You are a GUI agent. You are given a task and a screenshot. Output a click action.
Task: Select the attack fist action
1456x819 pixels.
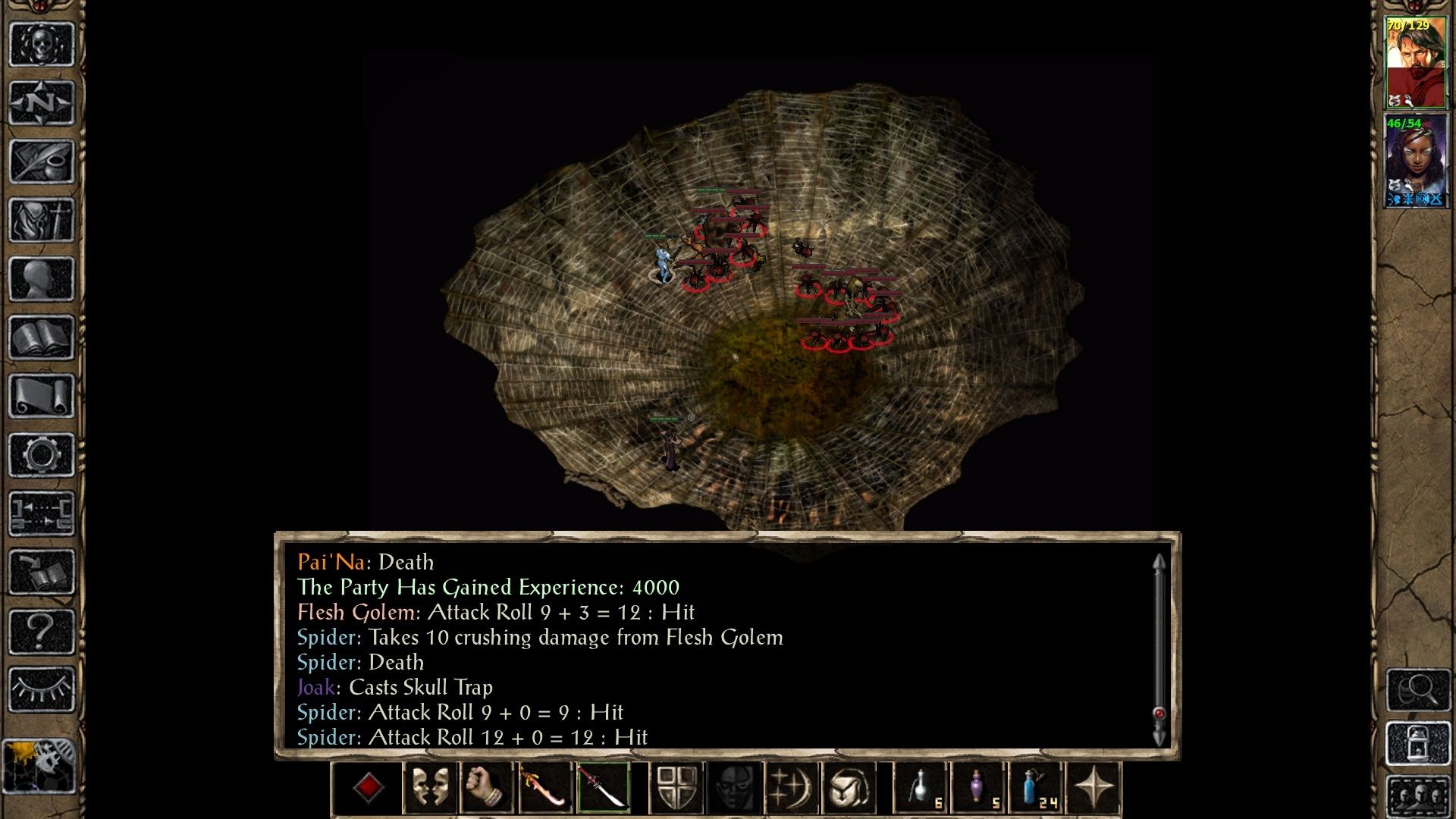pos(489,787)
